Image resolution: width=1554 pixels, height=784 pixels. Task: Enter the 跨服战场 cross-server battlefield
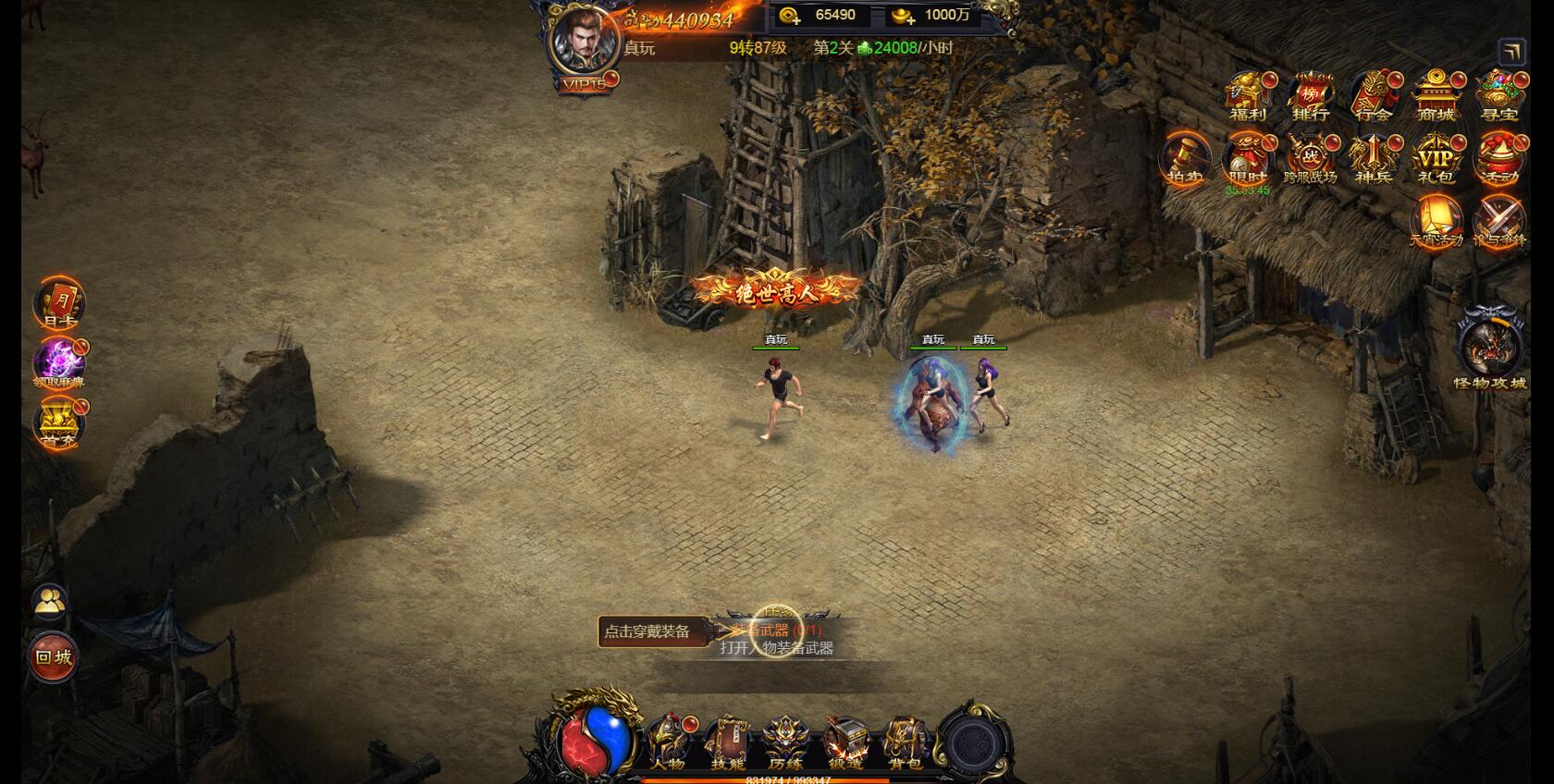click(1310, 160)
